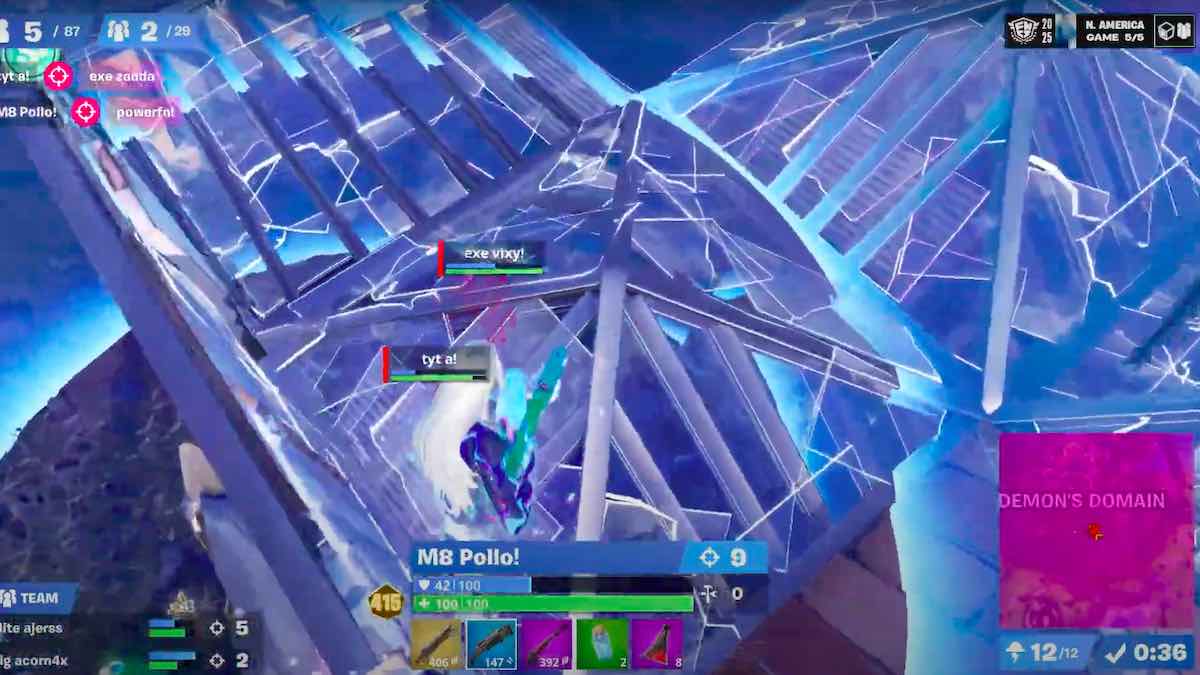The image size is (1200, 675).
Task: Pick the purple item slot holding 8
Action: pos(657,643)
